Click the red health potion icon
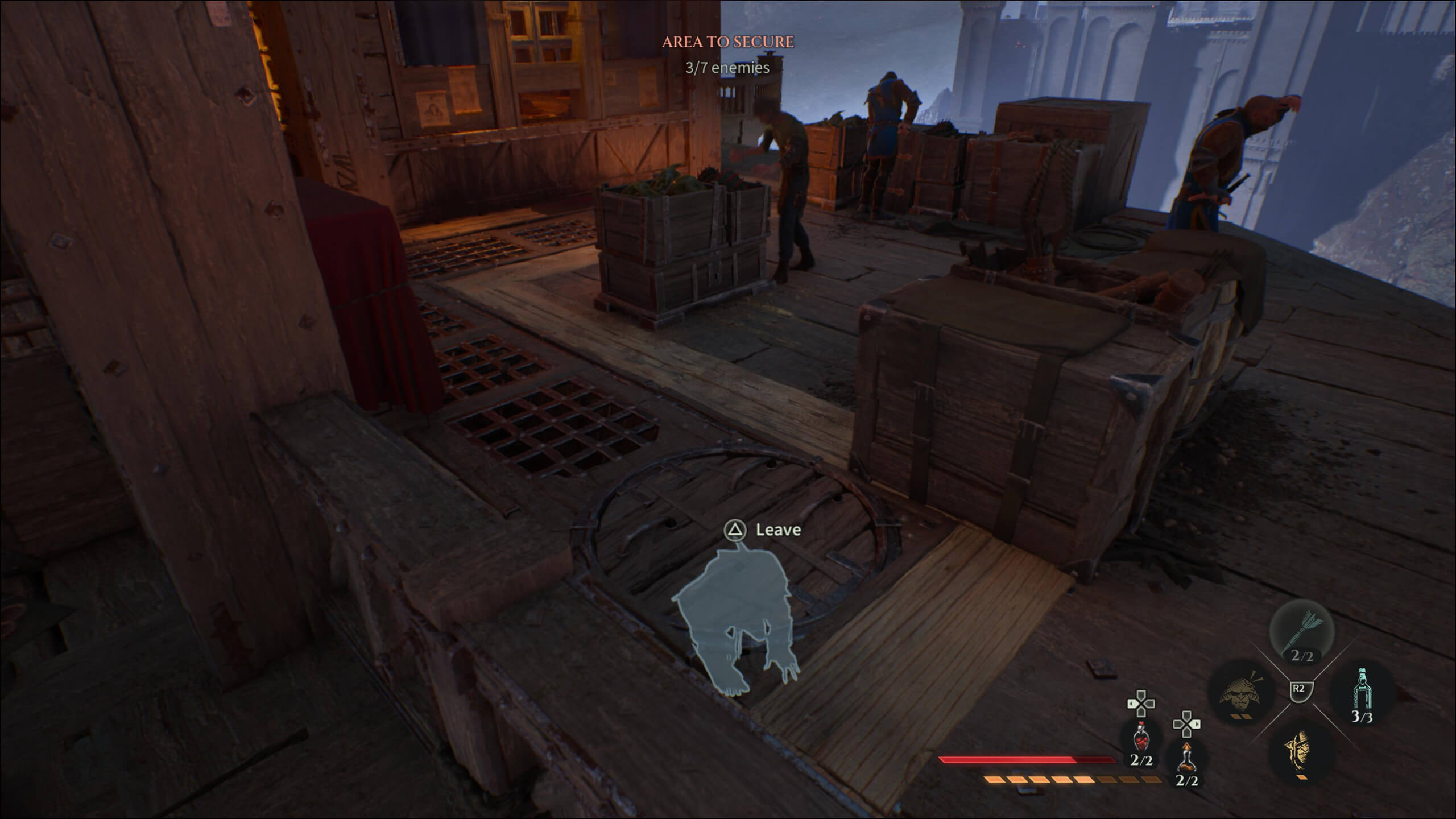Viewport: 1456px width, 819px height. coord(1141,738)
